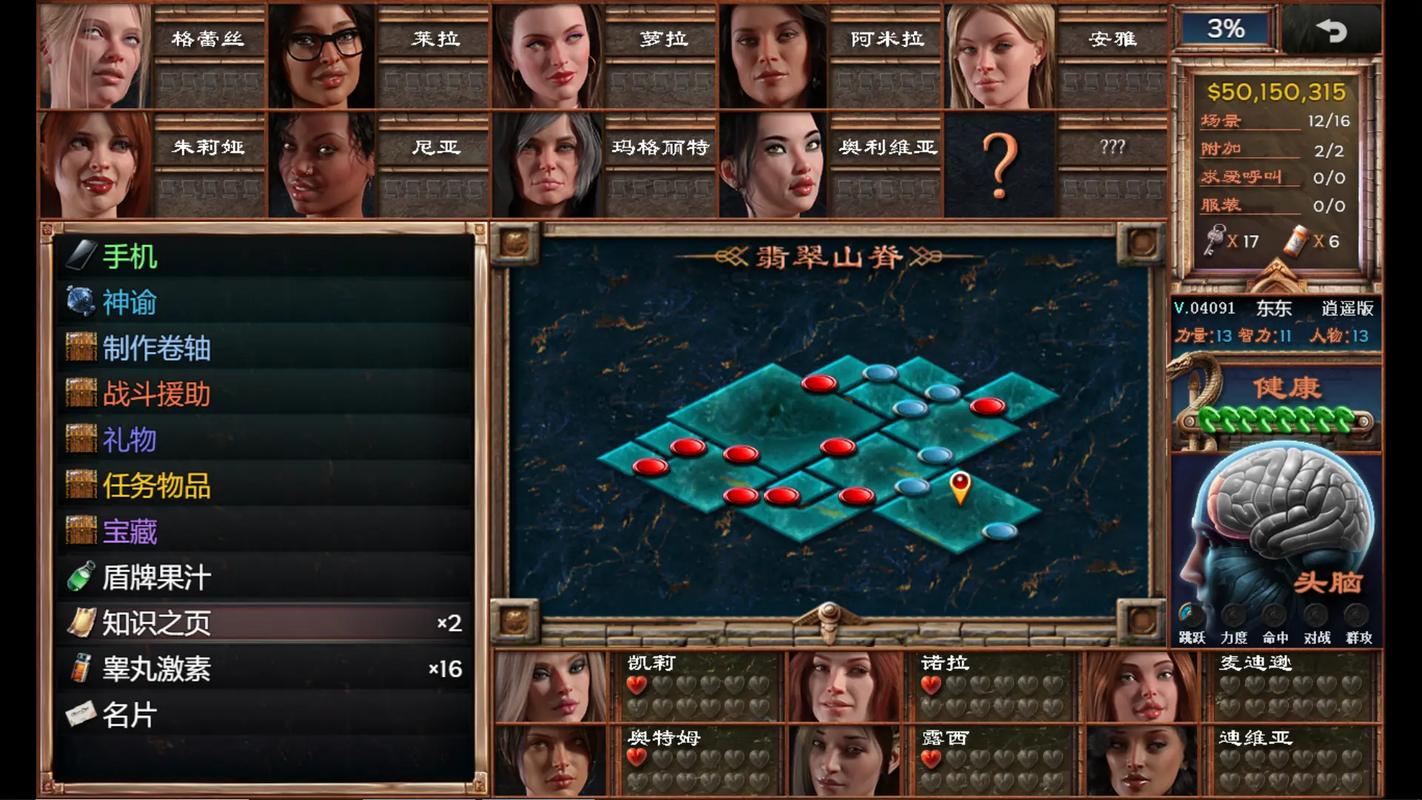
Task: Open the 战斗援助 combat aid category
Action: pyautogui.click(x=156, y=394)
